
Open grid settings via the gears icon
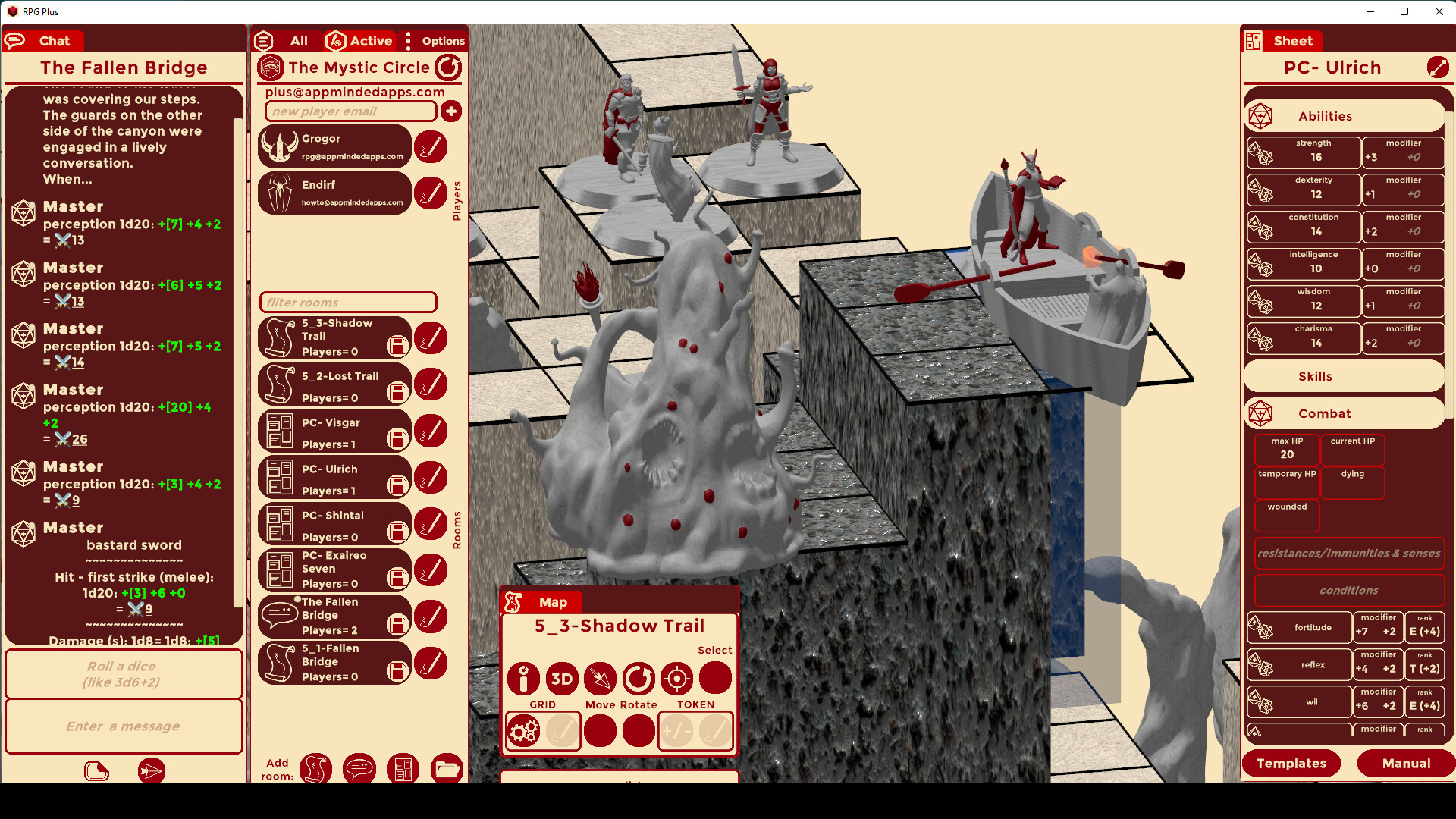point(523,730)
